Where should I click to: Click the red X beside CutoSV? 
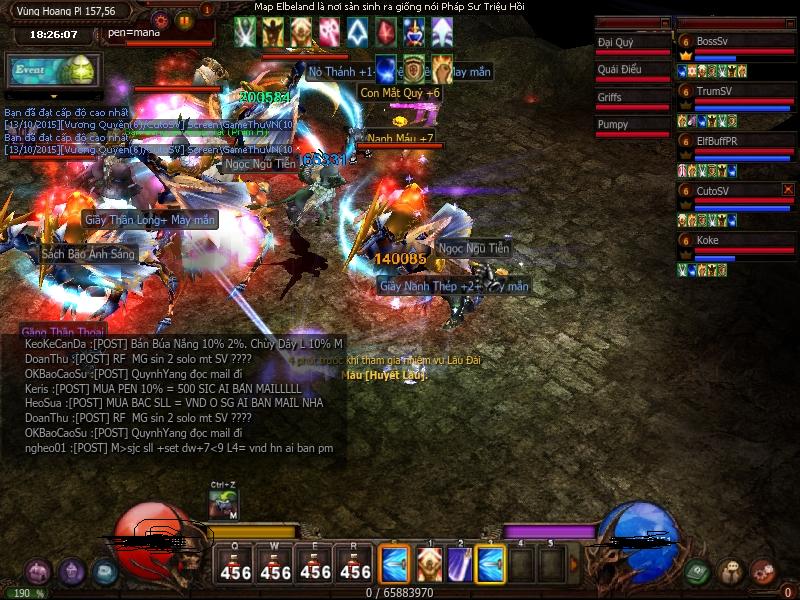tap(788, 189)
